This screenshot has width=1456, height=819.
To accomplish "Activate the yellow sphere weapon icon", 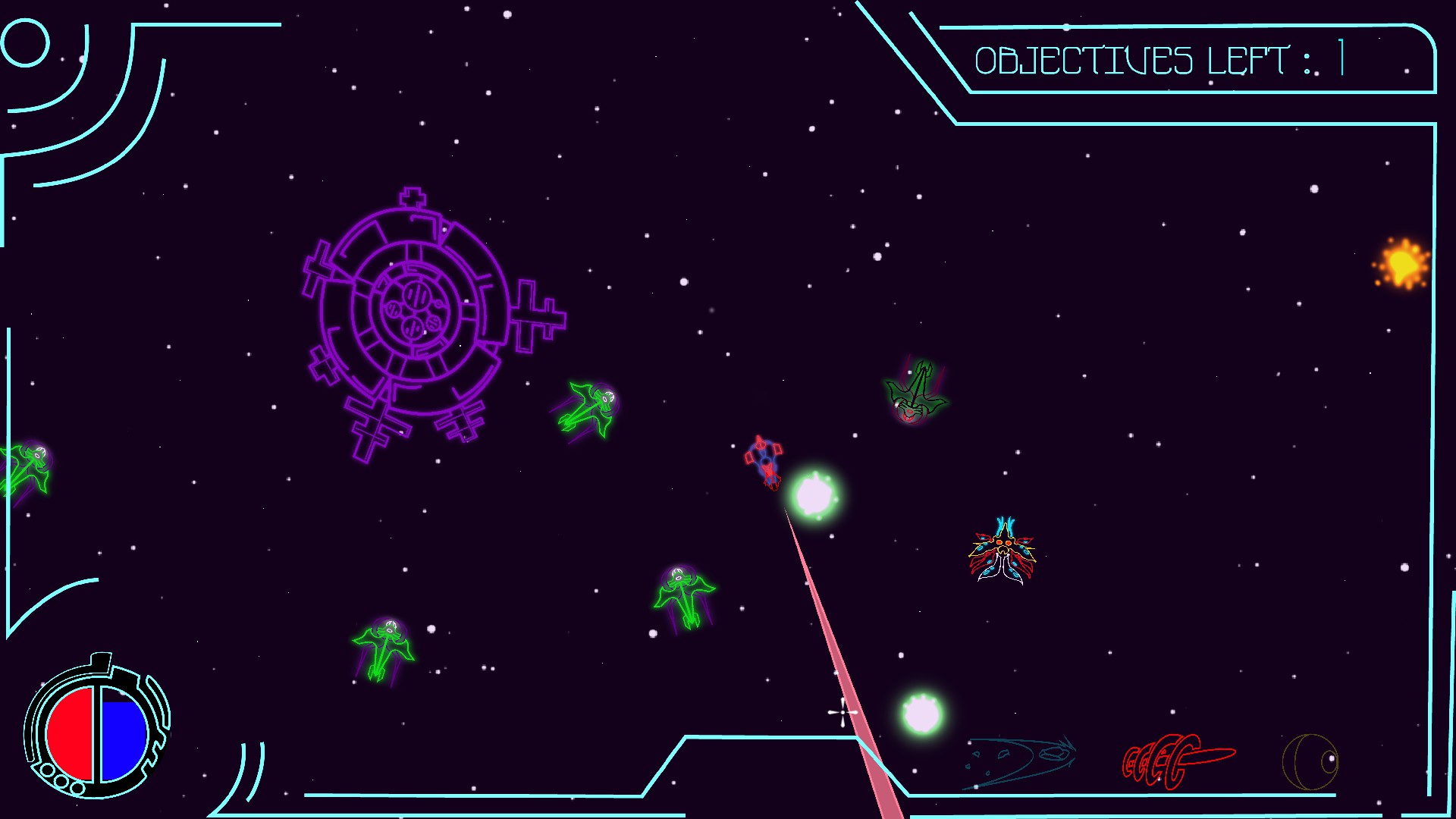I will pyautogui.click(x=1310, y=761).
